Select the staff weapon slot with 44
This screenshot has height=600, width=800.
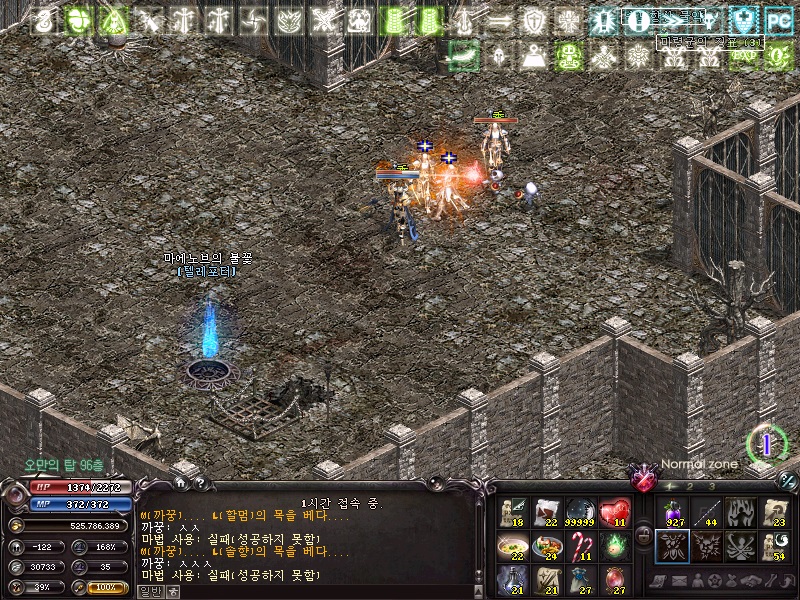coord(706,512)
